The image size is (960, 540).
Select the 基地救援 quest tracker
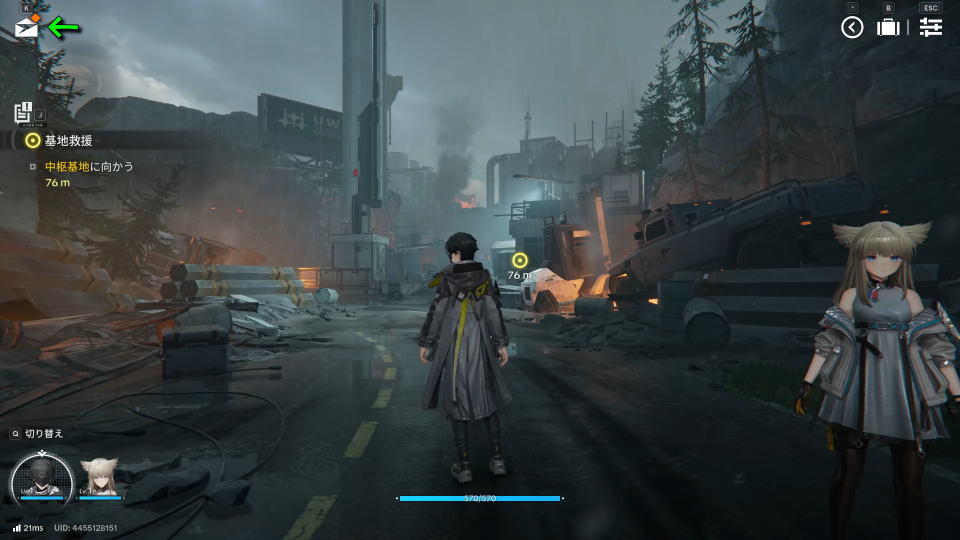pyautogui.click(x=70, y=141)
